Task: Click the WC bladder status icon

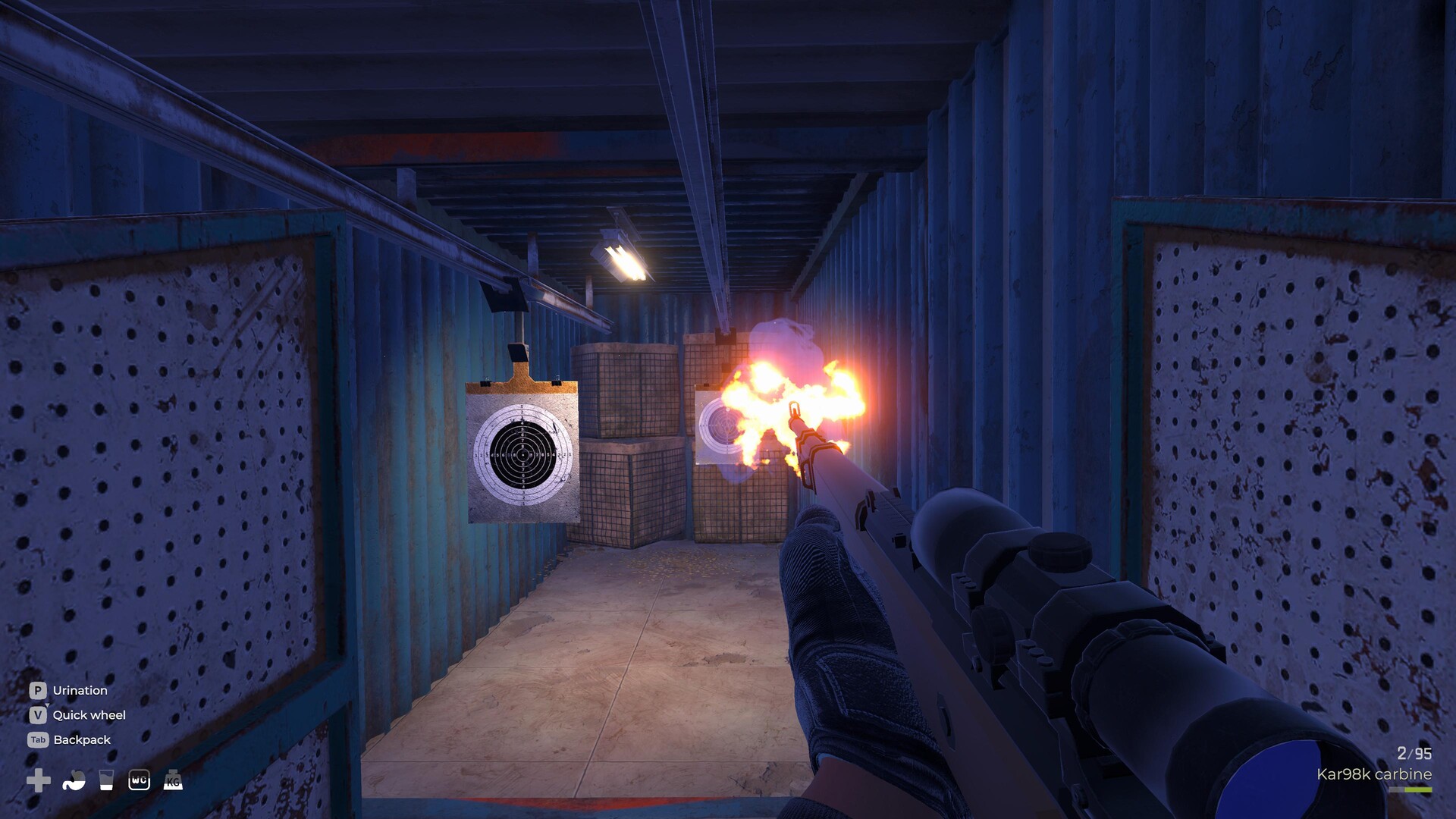Action: tap(140, 780)
